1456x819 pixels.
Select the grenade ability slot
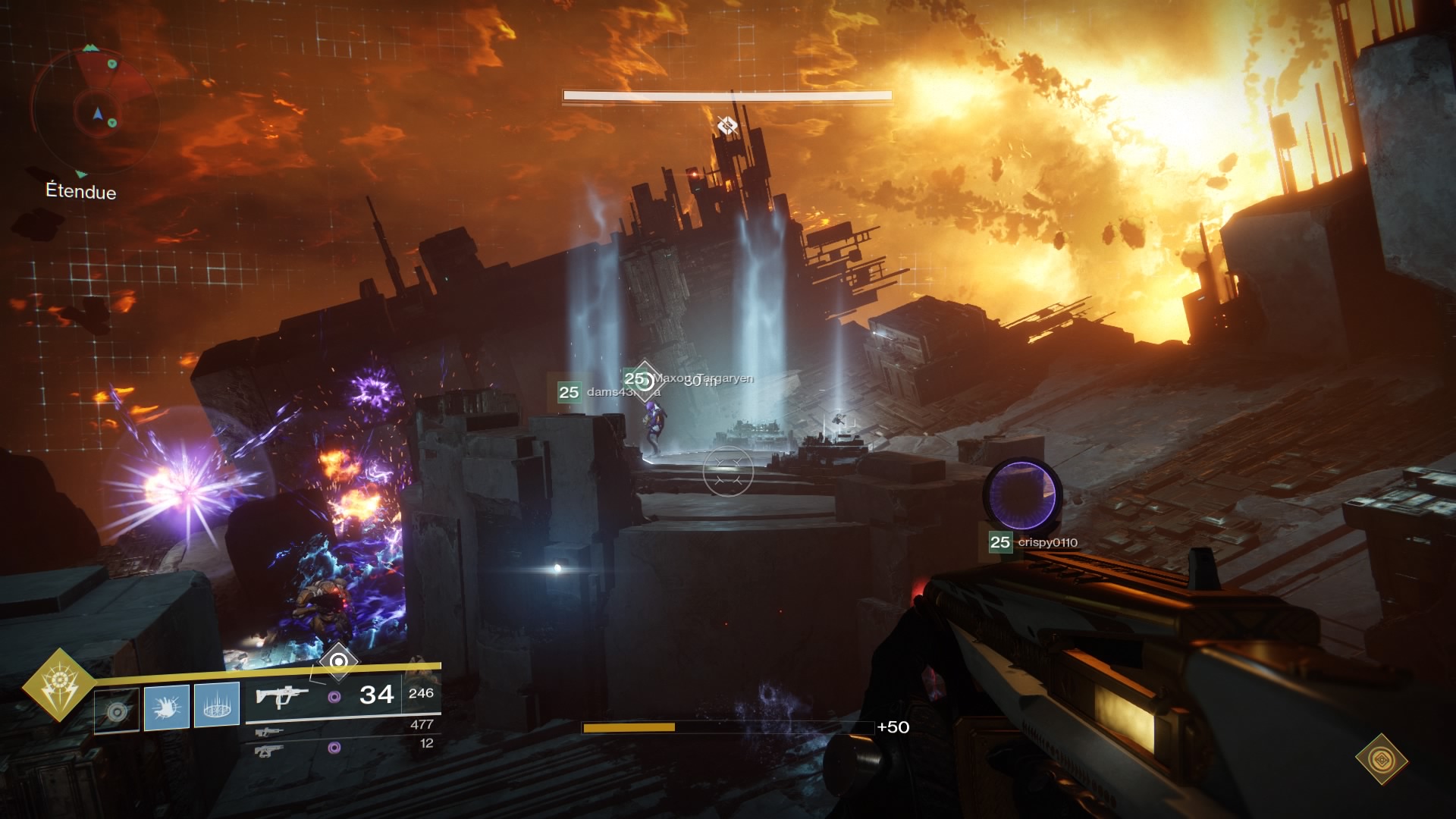coord(117,710)
